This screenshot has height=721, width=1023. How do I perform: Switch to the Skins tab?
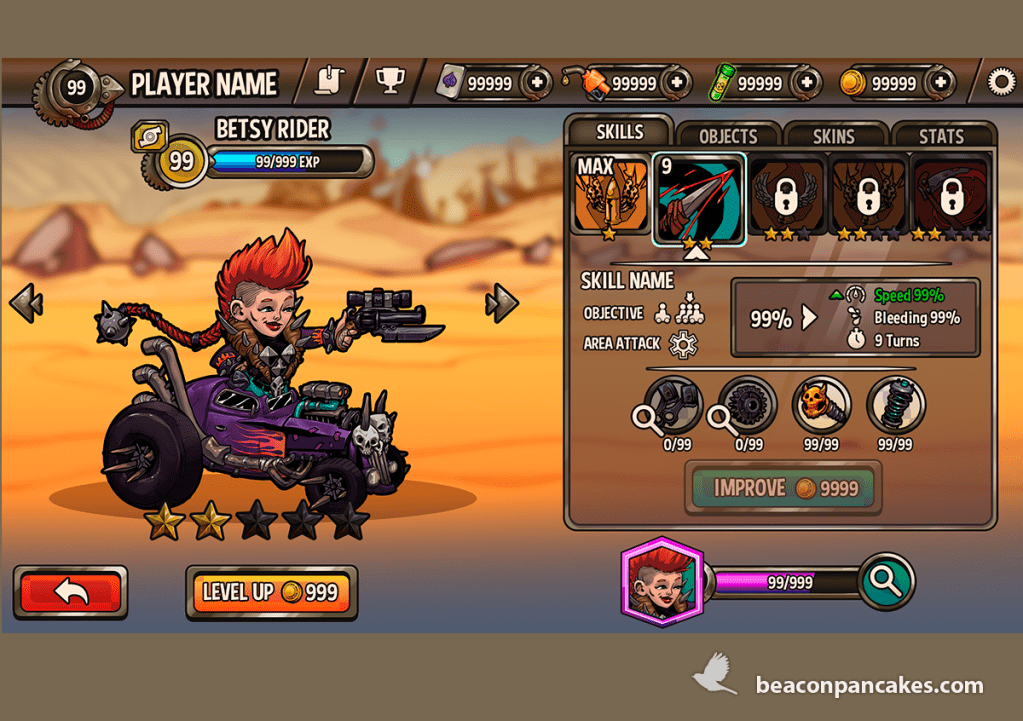[x=836, y=136]
